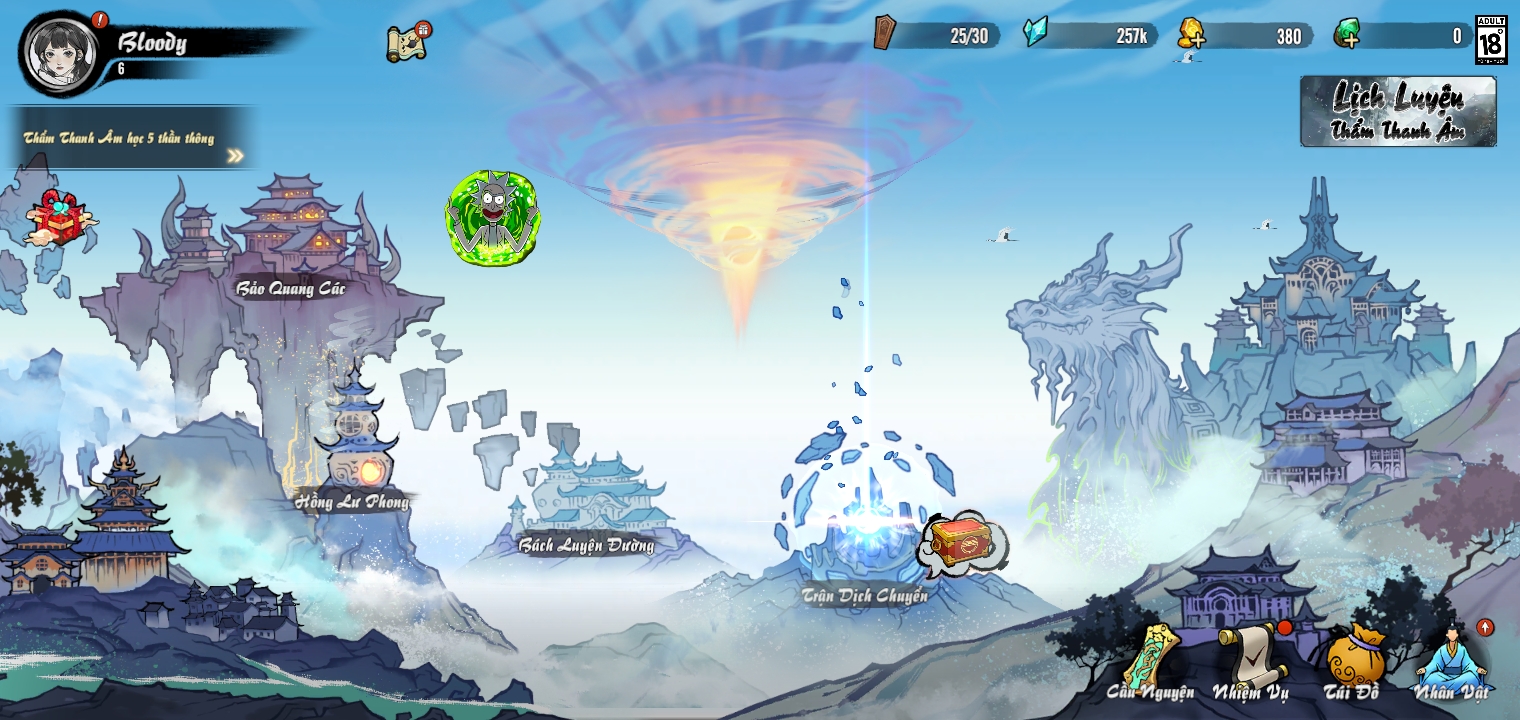Open the Lịch Luyện banner
Image resolution: width=1520 pixels, height=720 pixels.
[1398, 111]
